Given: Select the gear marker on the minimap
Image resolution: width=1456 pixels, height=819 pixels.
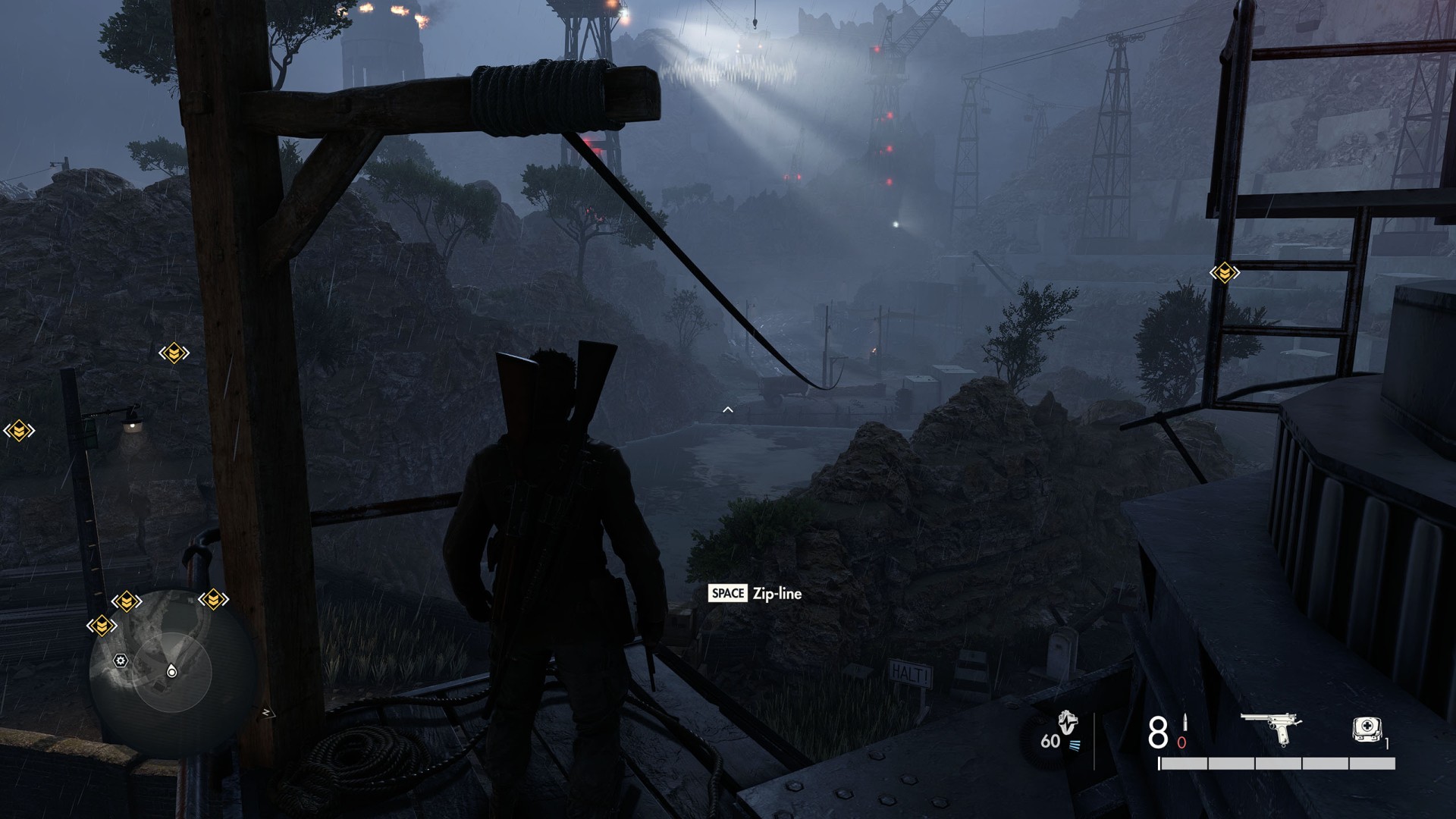Looking at the screenshot, I should point(121,661).
